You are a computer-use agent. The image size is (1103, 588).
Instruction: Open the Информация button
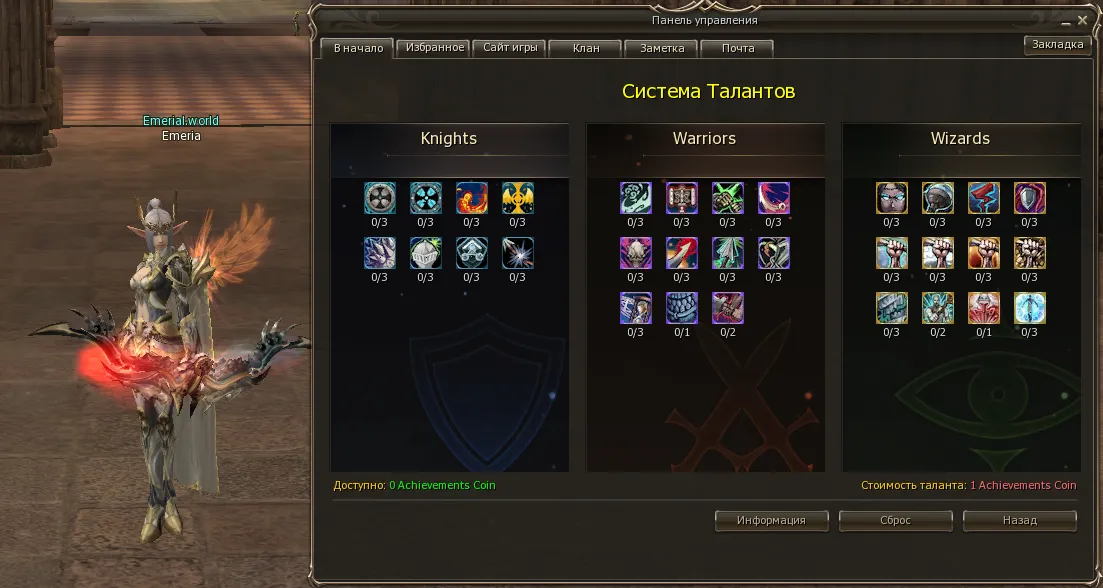[x=772, y=520]
